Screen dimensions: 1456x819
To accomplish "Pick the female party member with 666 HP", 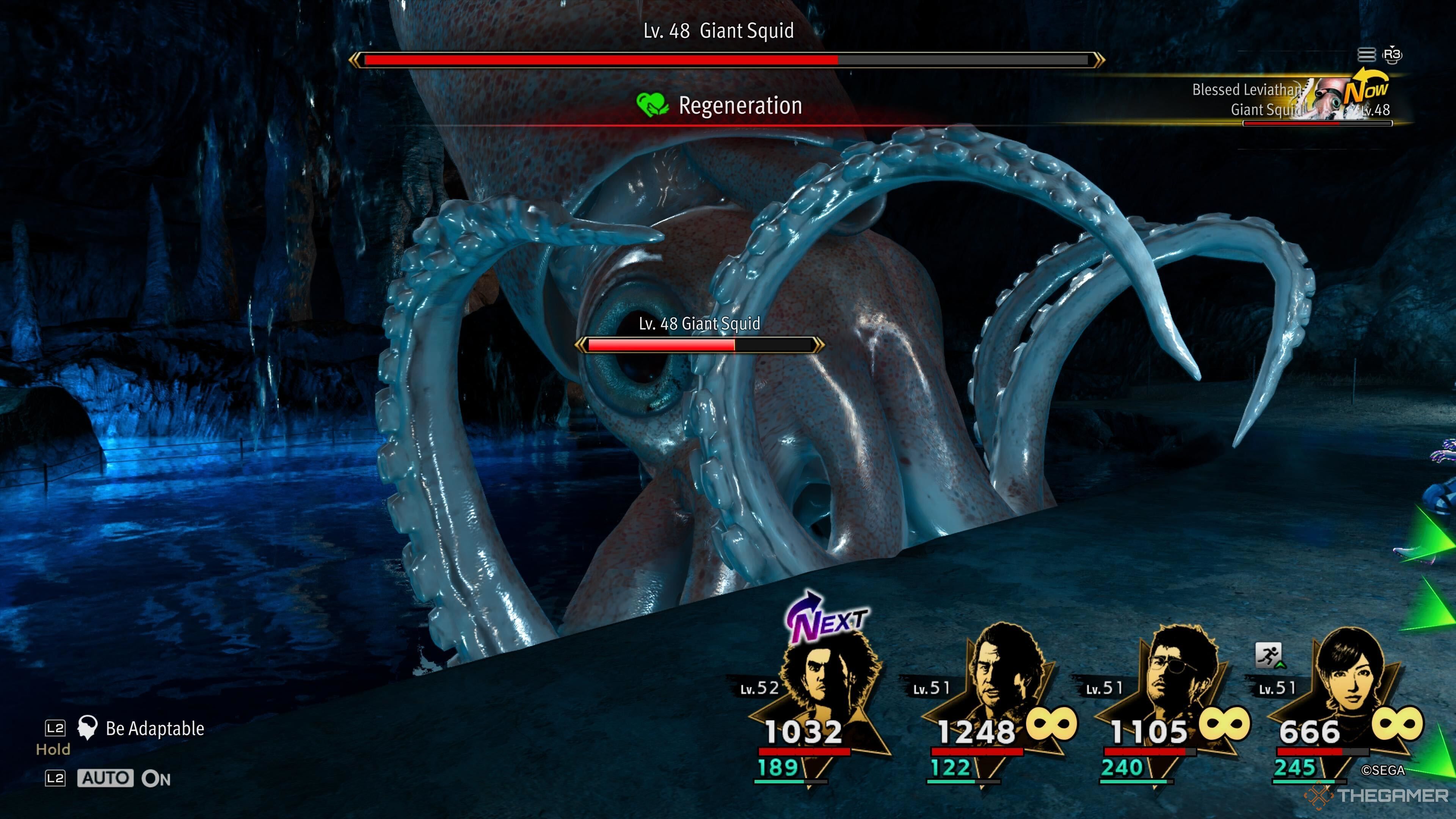I will 1348,678.
